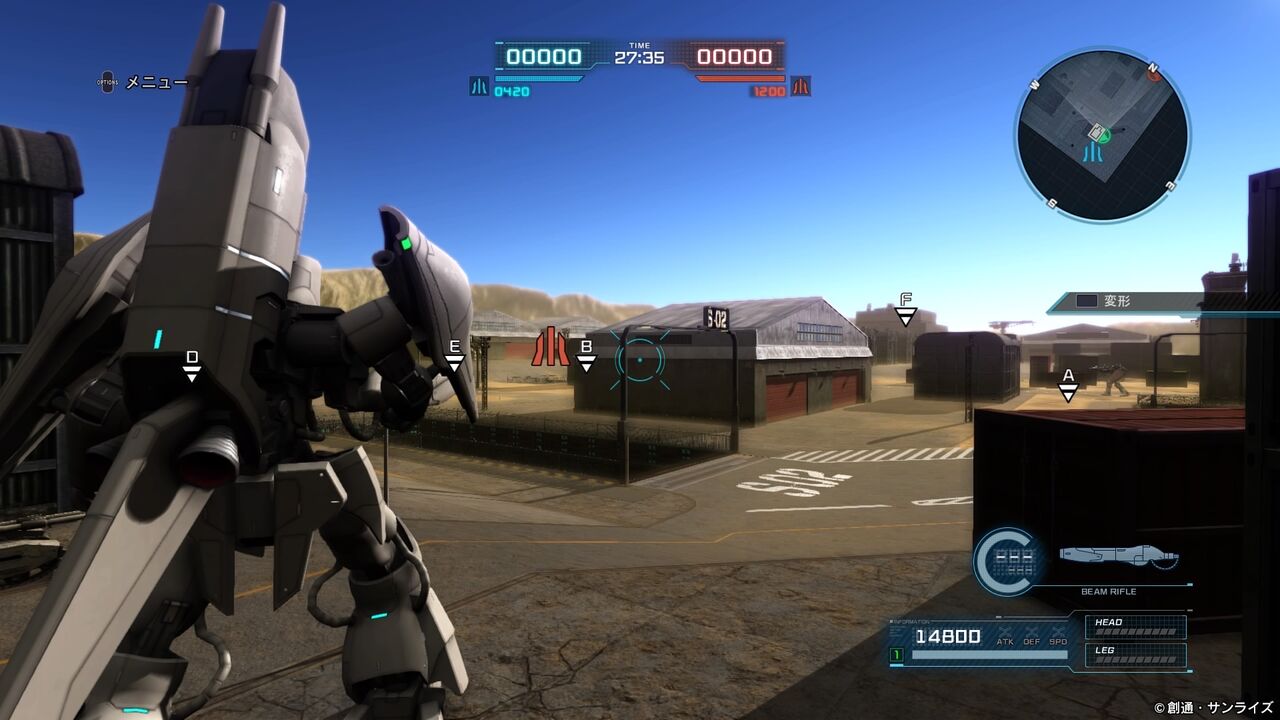The height and width of the screenshot is (720, 1280).
Task: Activate the 変形 transform skill
Action: click(x=1116, y=300)
